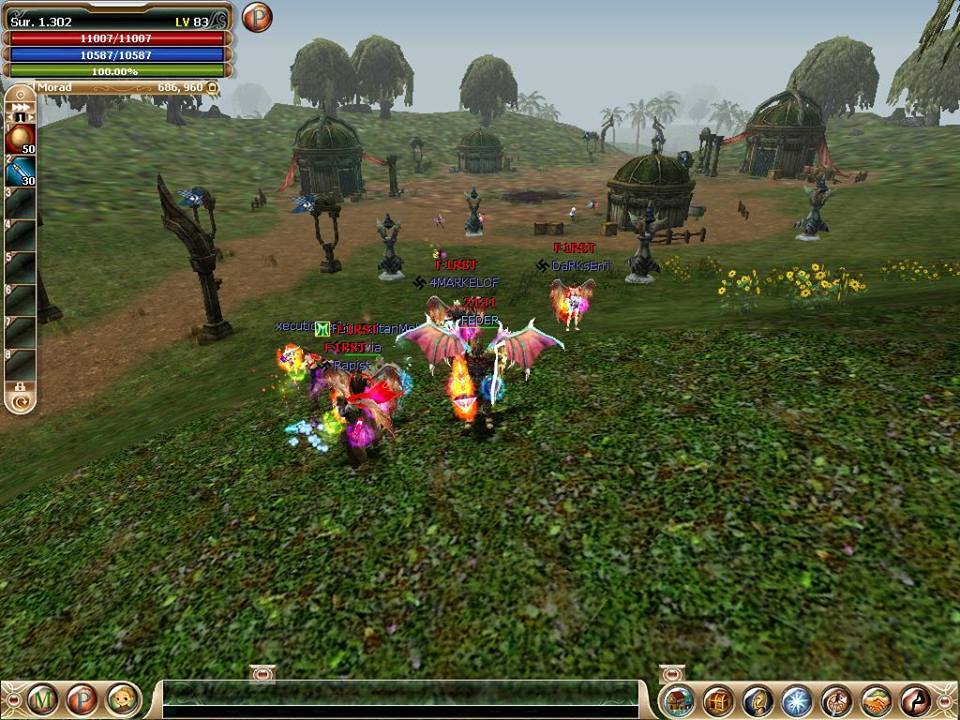Open the house icon menu
960x720 pixels.
tap(678, 700)
